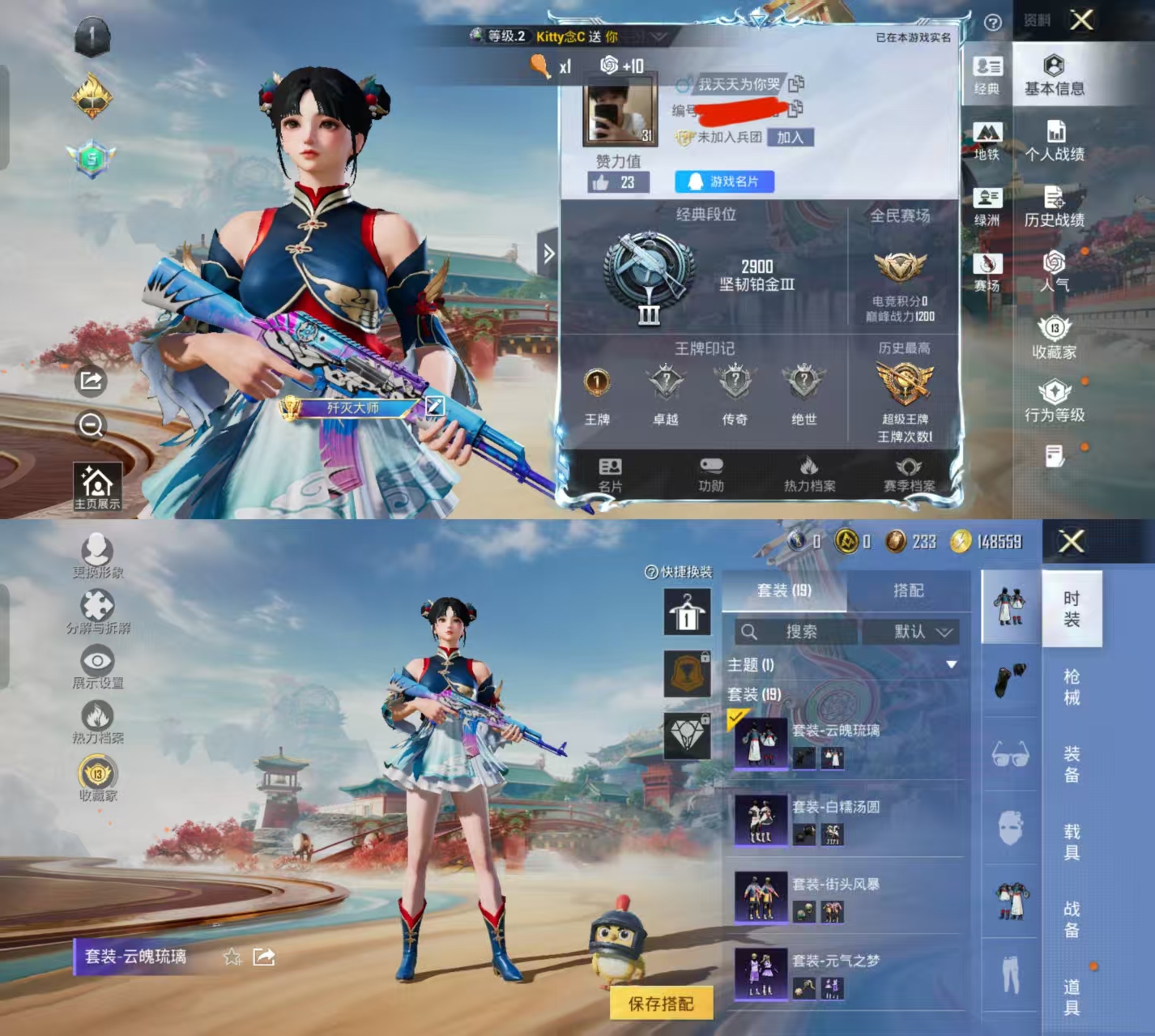
Task: Switch to the 搭配 outfit tab
Action: coord(908,590)
